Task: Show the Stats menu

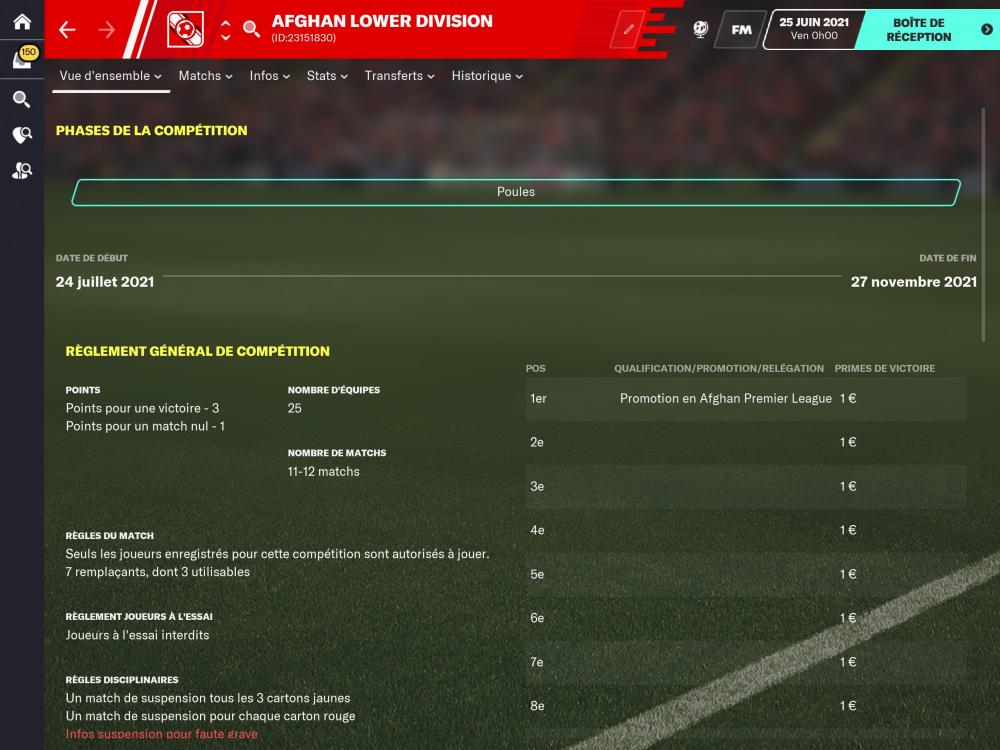Action: click(327, 76)
